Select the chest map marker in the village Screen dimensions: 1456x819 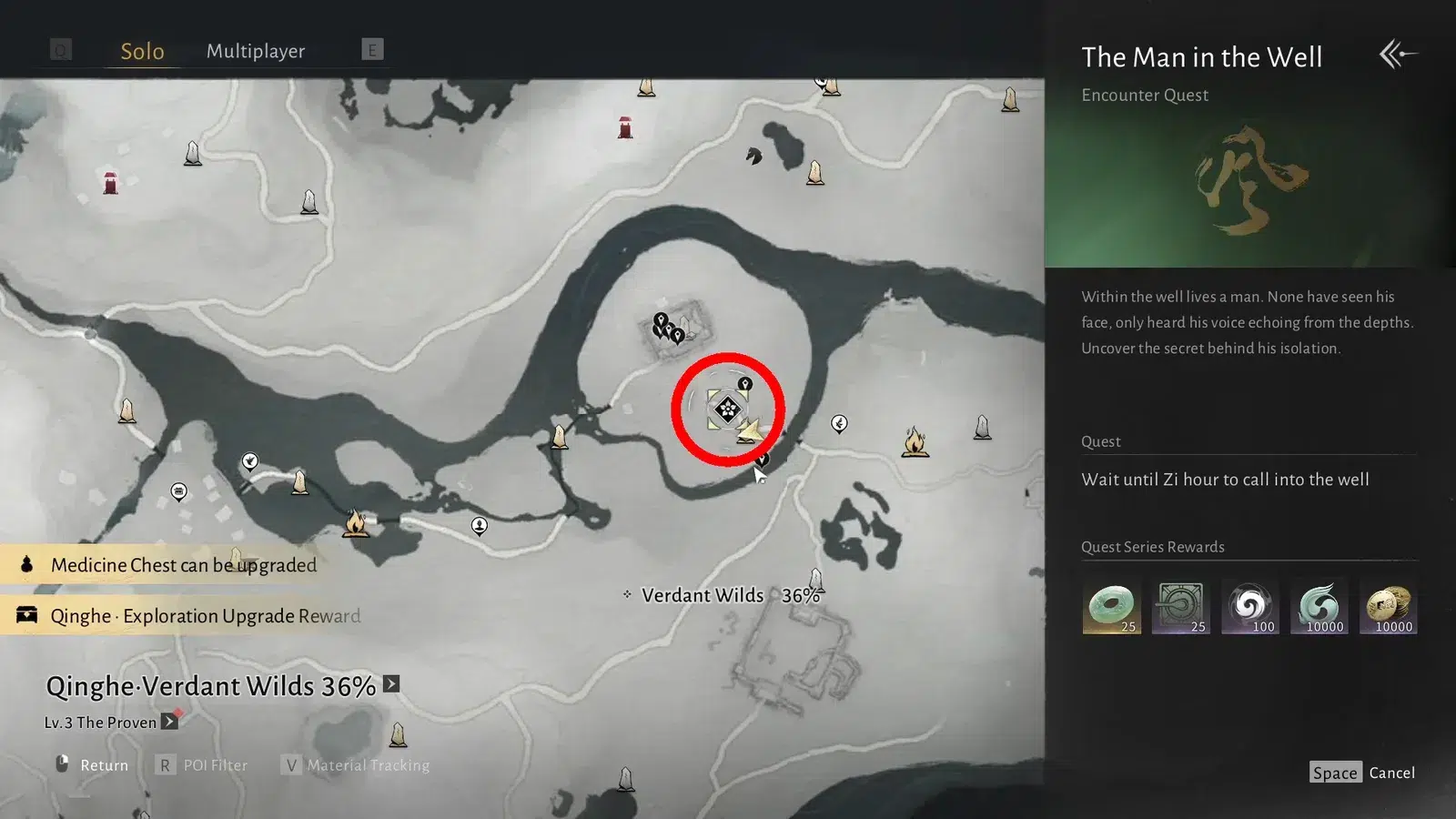179,492
